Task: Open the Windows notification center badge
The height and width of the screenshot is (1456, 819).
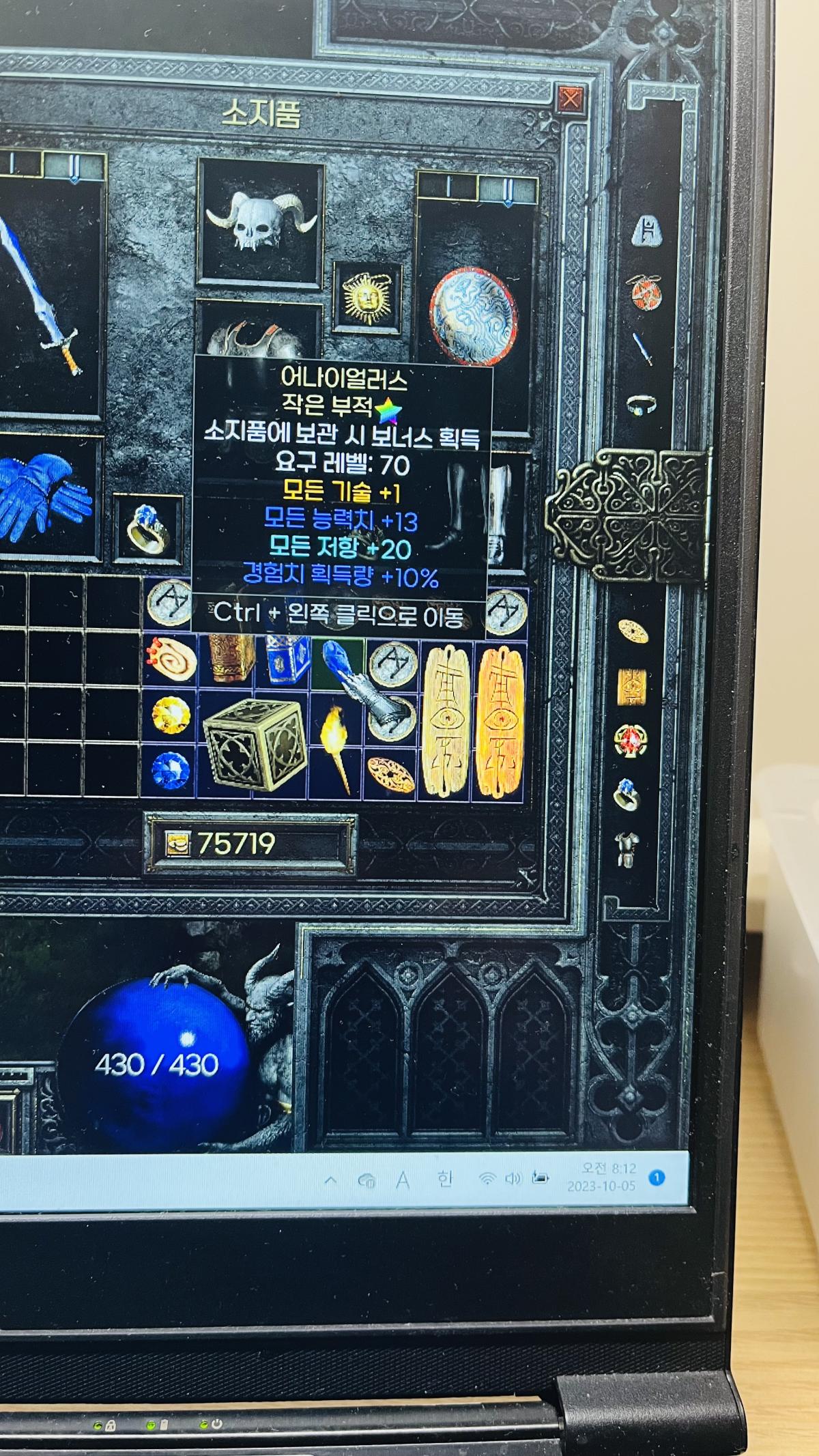Action: click(x=657, y=1177)
